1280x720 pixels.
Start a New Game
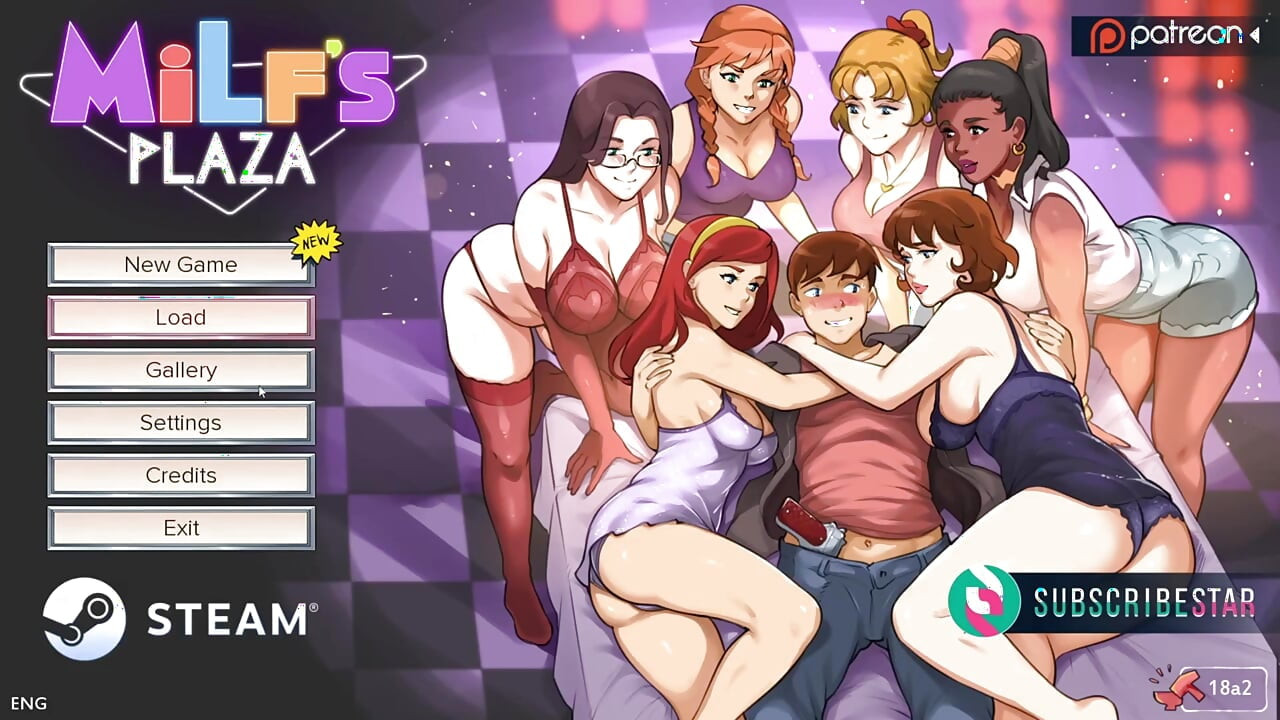tap(180, 264)
